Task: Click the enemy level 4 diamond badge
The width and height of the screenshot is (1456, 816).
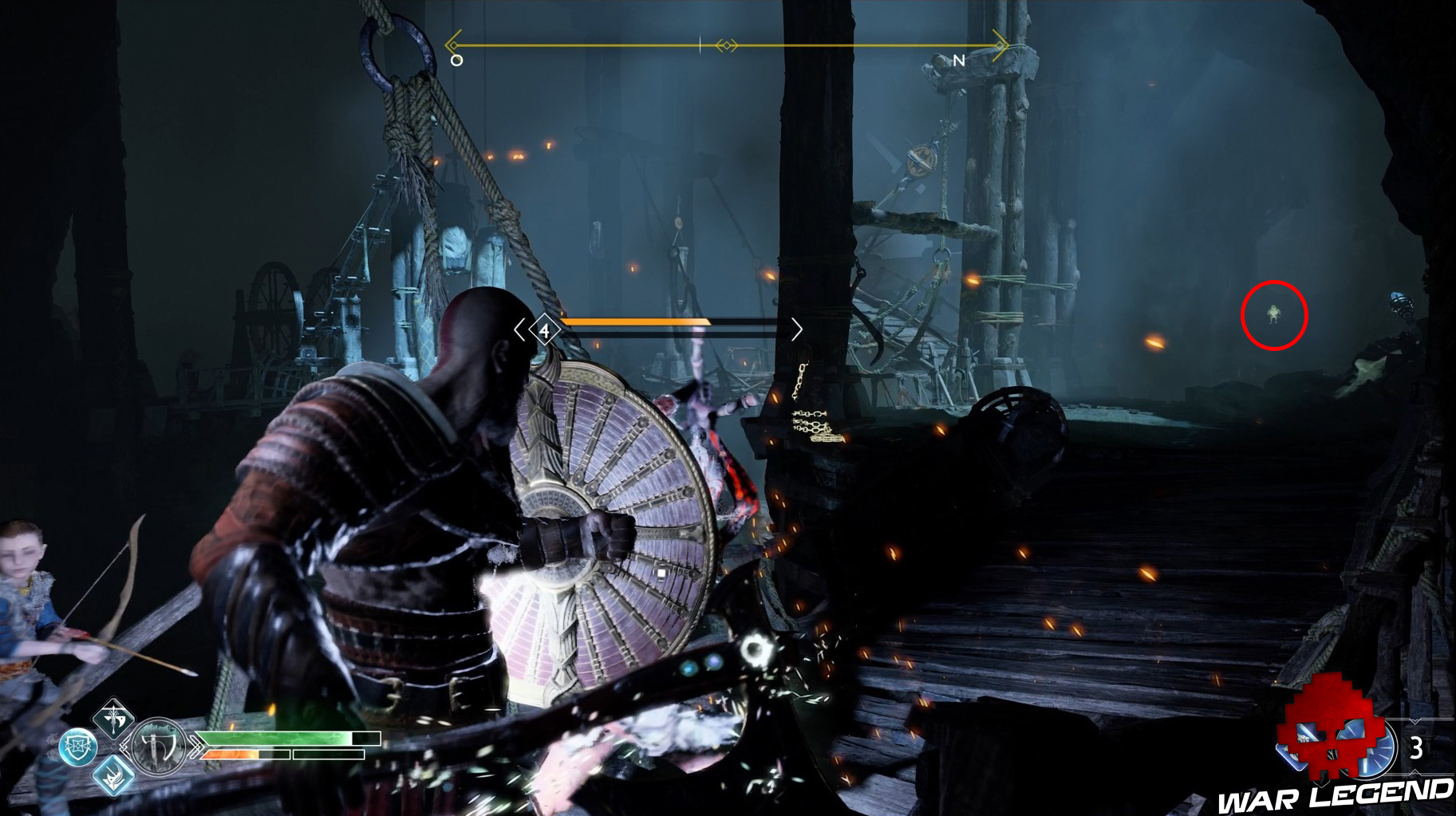Action: point(545,330)
